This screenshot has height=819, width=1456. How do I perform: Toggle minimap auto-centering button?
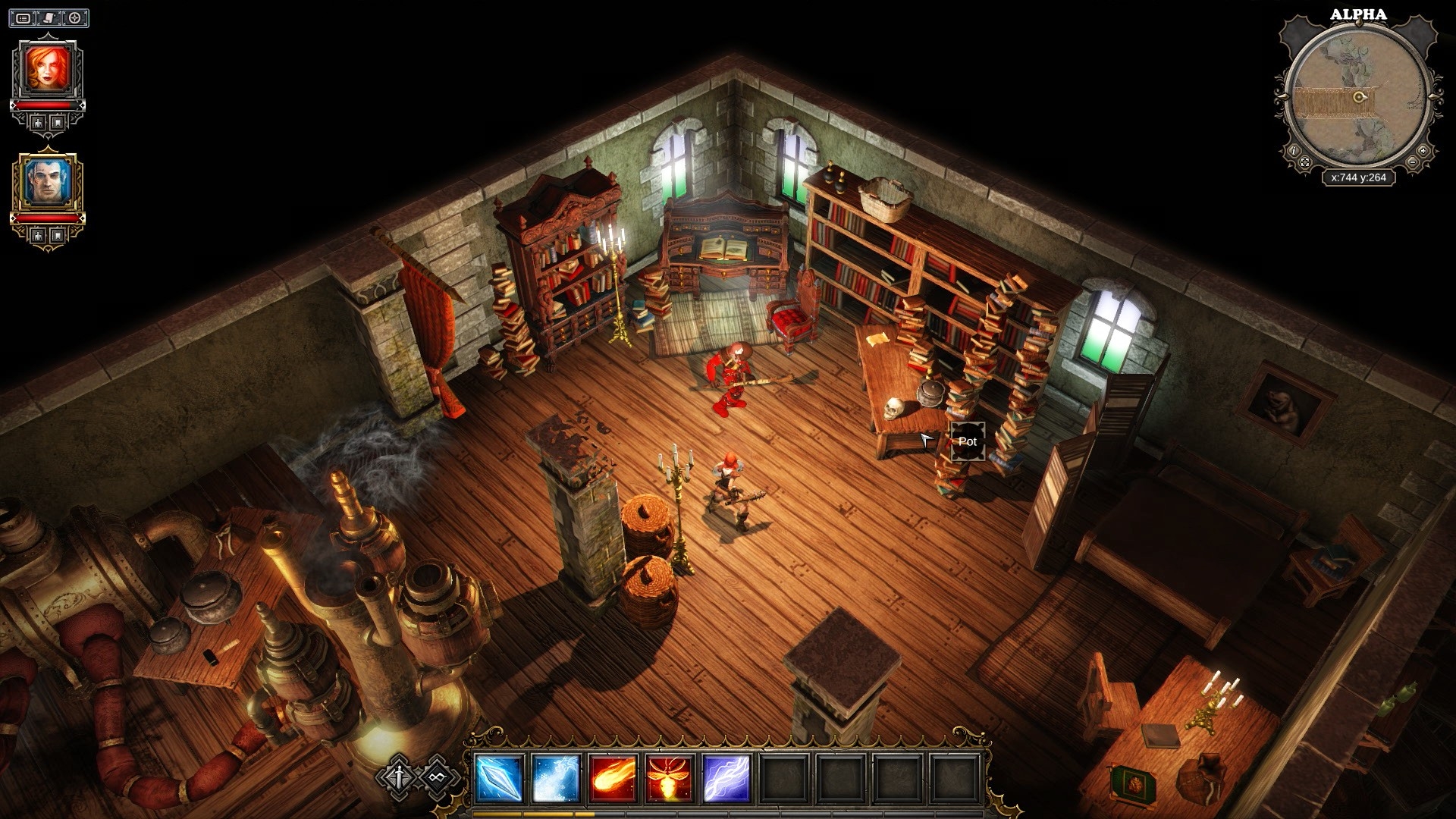(x=1304, y=162)
